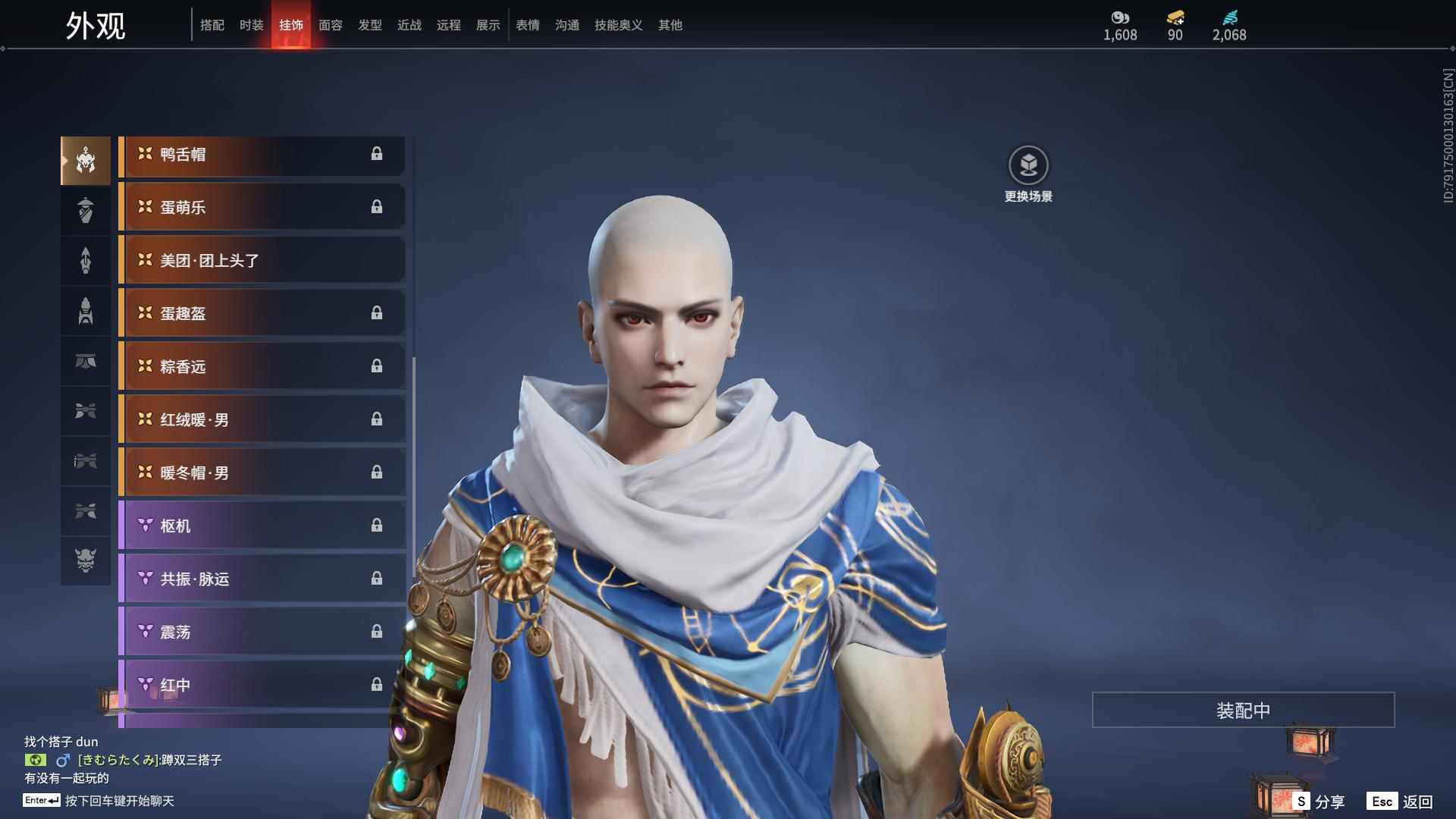This screenshot has width=1456, height=819.
Task: Select the purple 枢机 accessory
Action: (x=262, y=526)
